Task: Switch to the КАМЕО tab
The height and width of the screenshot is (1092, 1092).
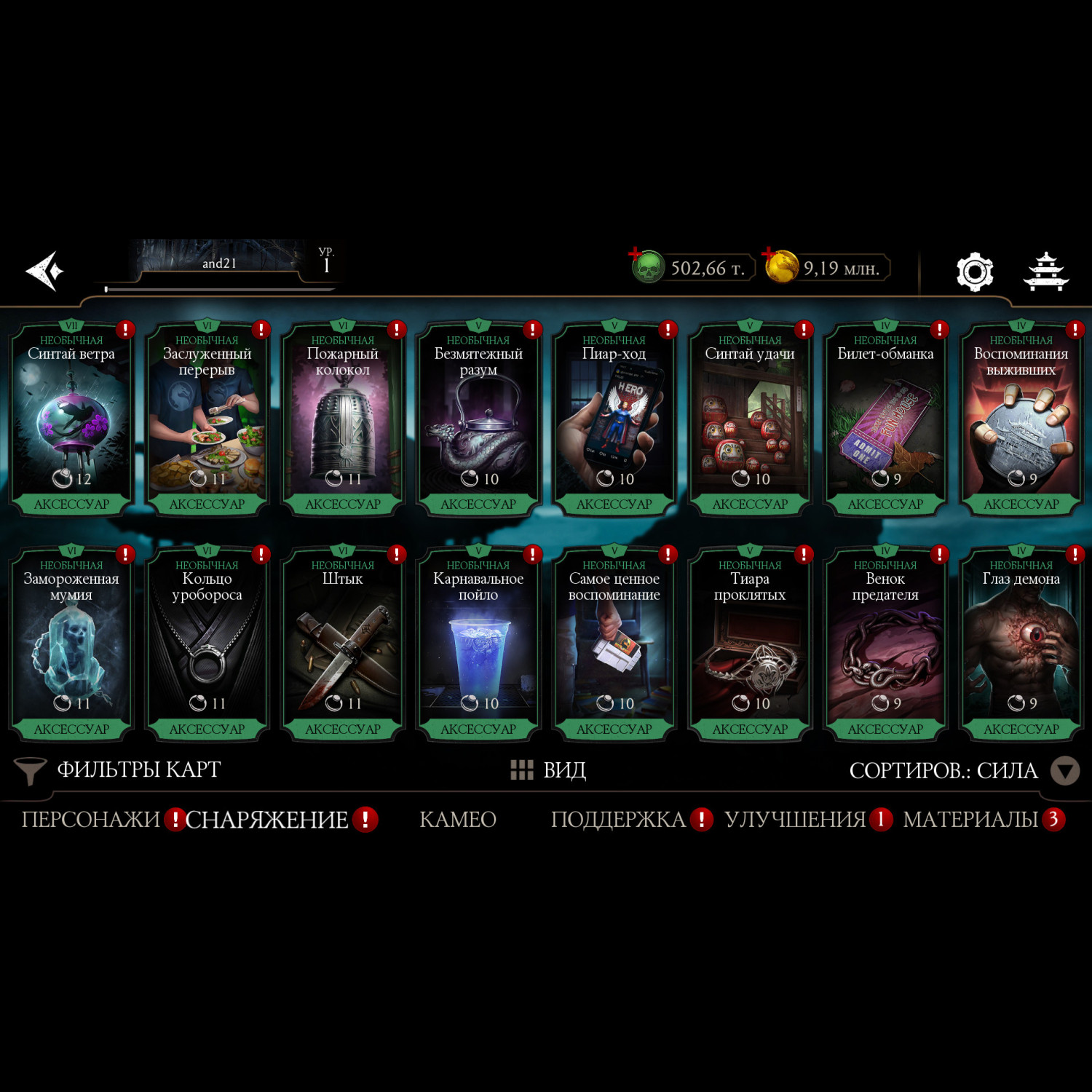Action: (x=458, y=820)
